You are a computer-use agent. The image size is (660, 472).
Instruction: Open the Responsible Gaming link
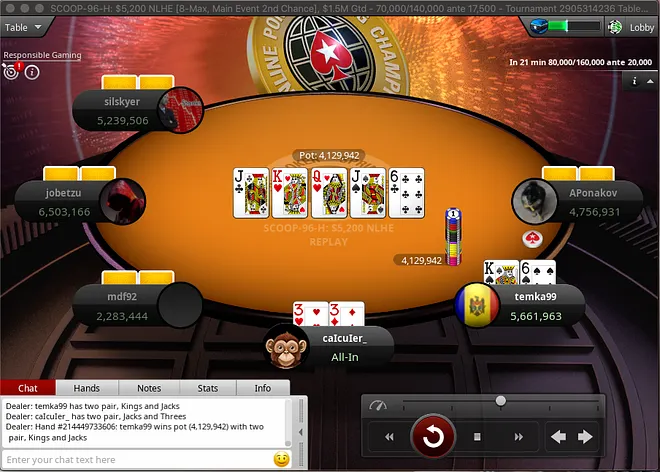pos(41,56)
